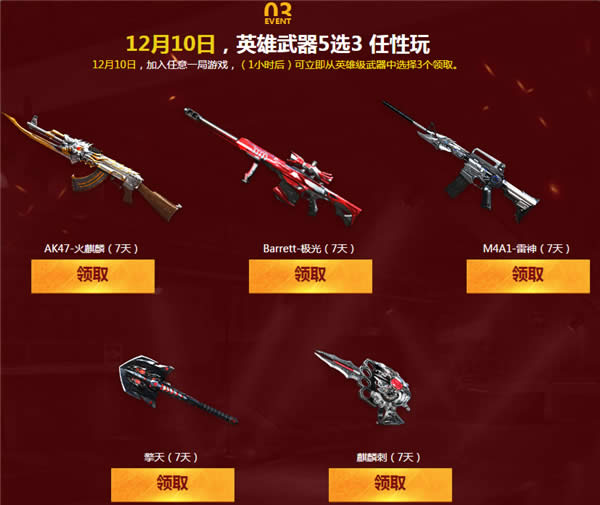Claim the AK47-火麒麟 weapon reward
Screen dimensions: 600x505
click(x=93, y=276)
